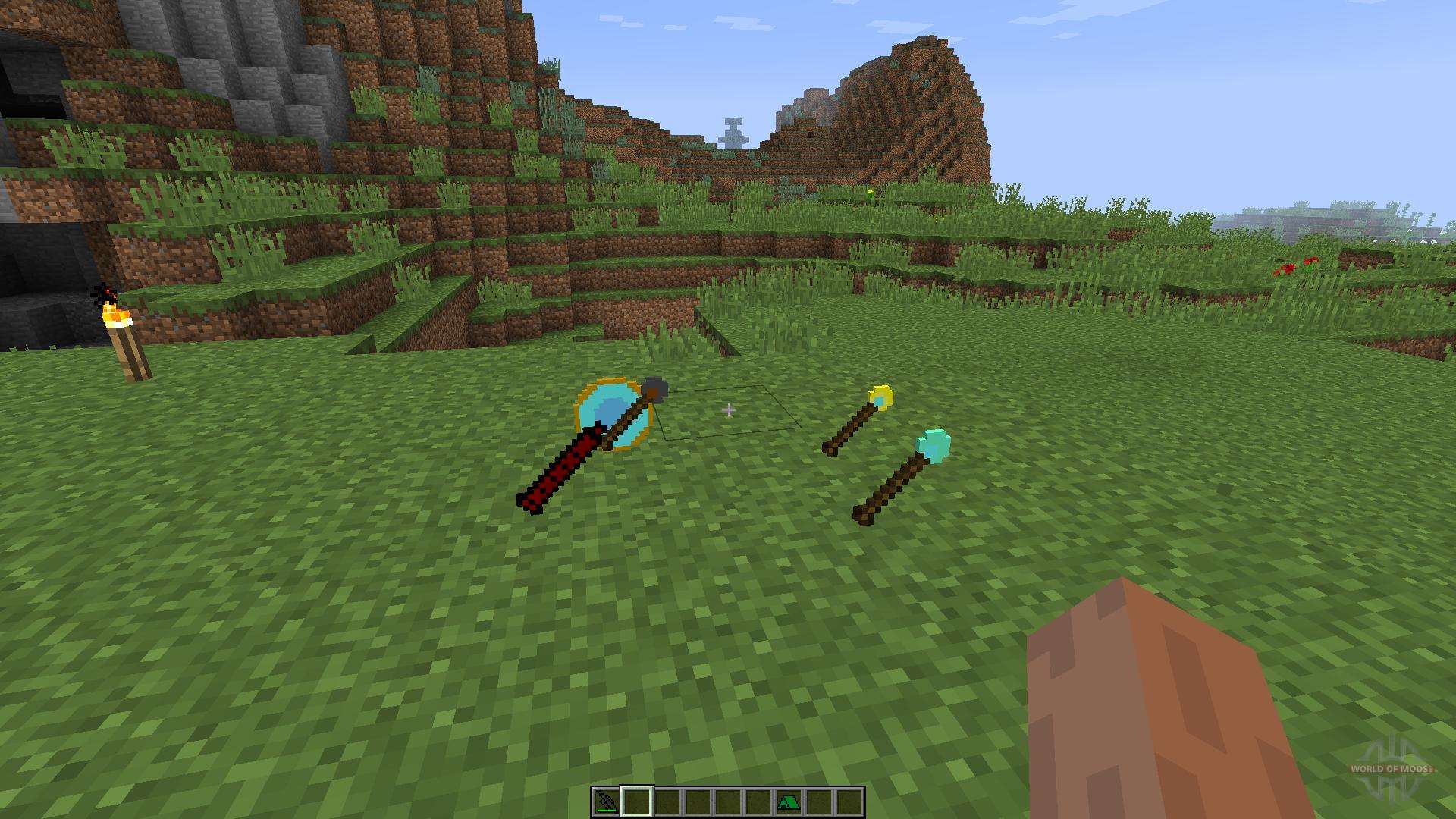The height and width of the screenshot is (819, 1456).
Task: Select the green tent item slot
Action: (789, 802)
